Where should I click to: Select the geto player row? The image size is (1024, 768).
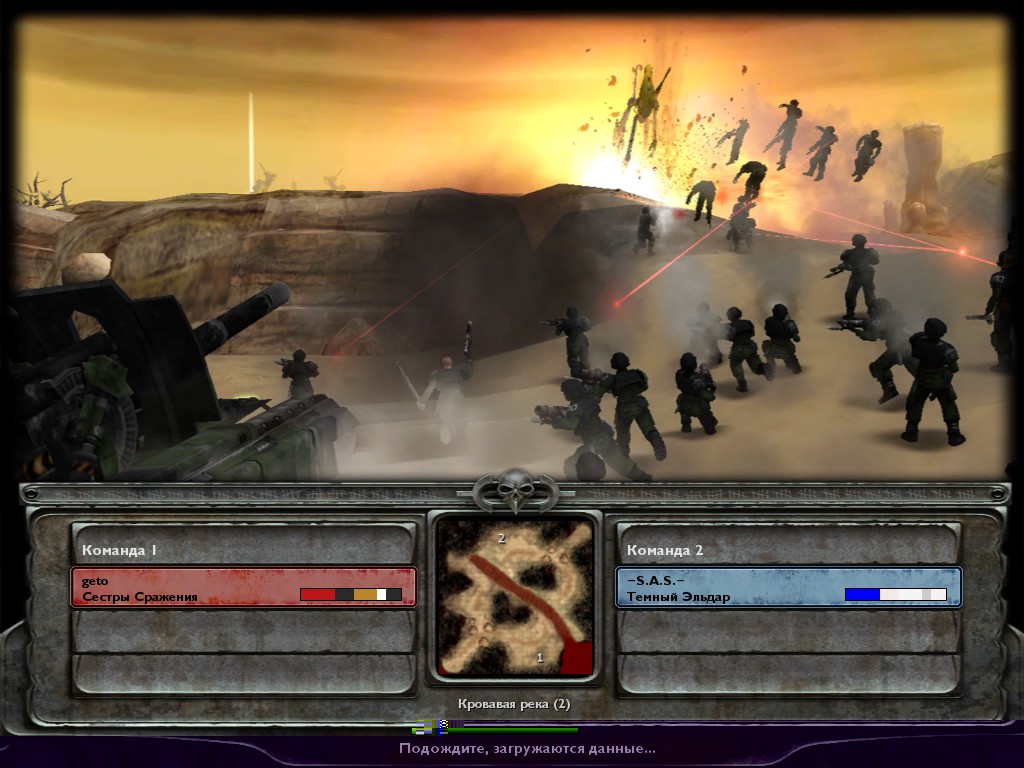tap(243, 588)
